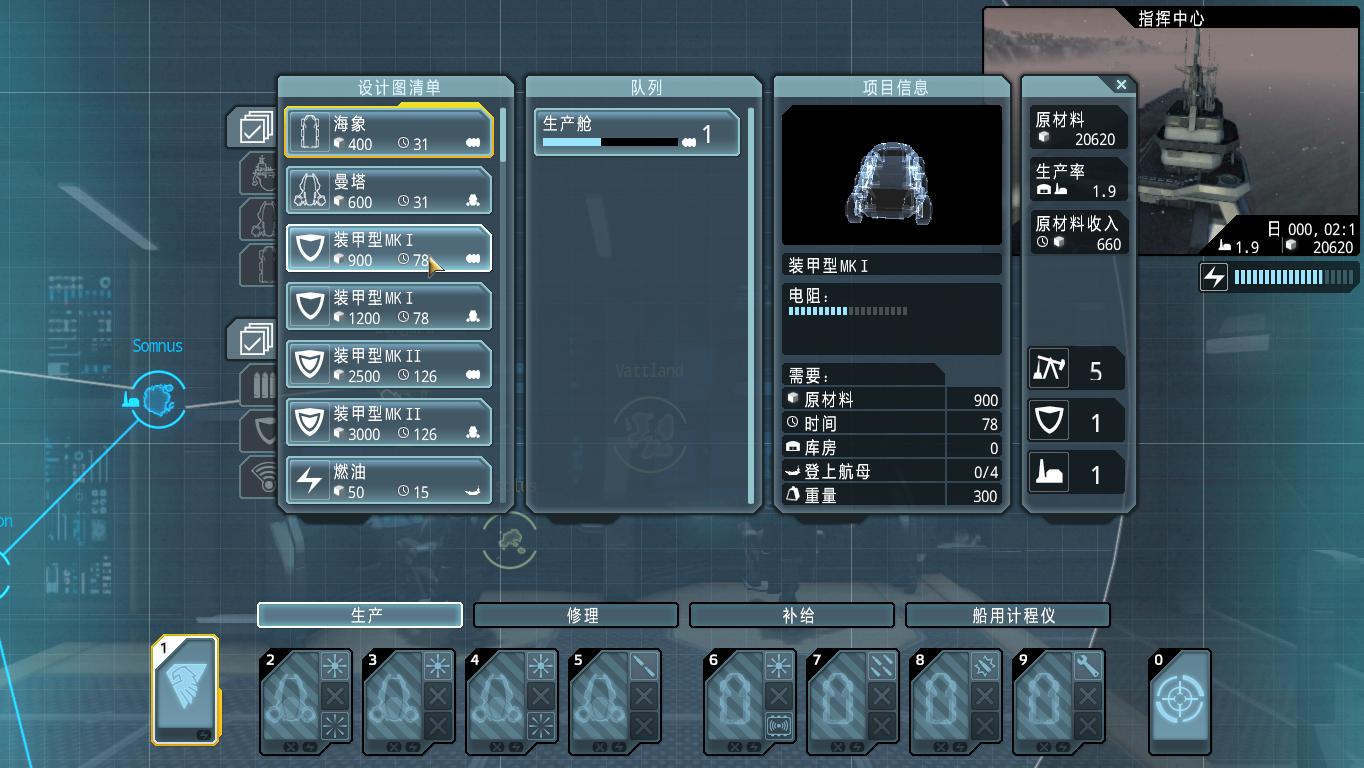This screenshot has height=768, width=1364.
Task: Select unit slot 2
Action: [x=290, y=700]
